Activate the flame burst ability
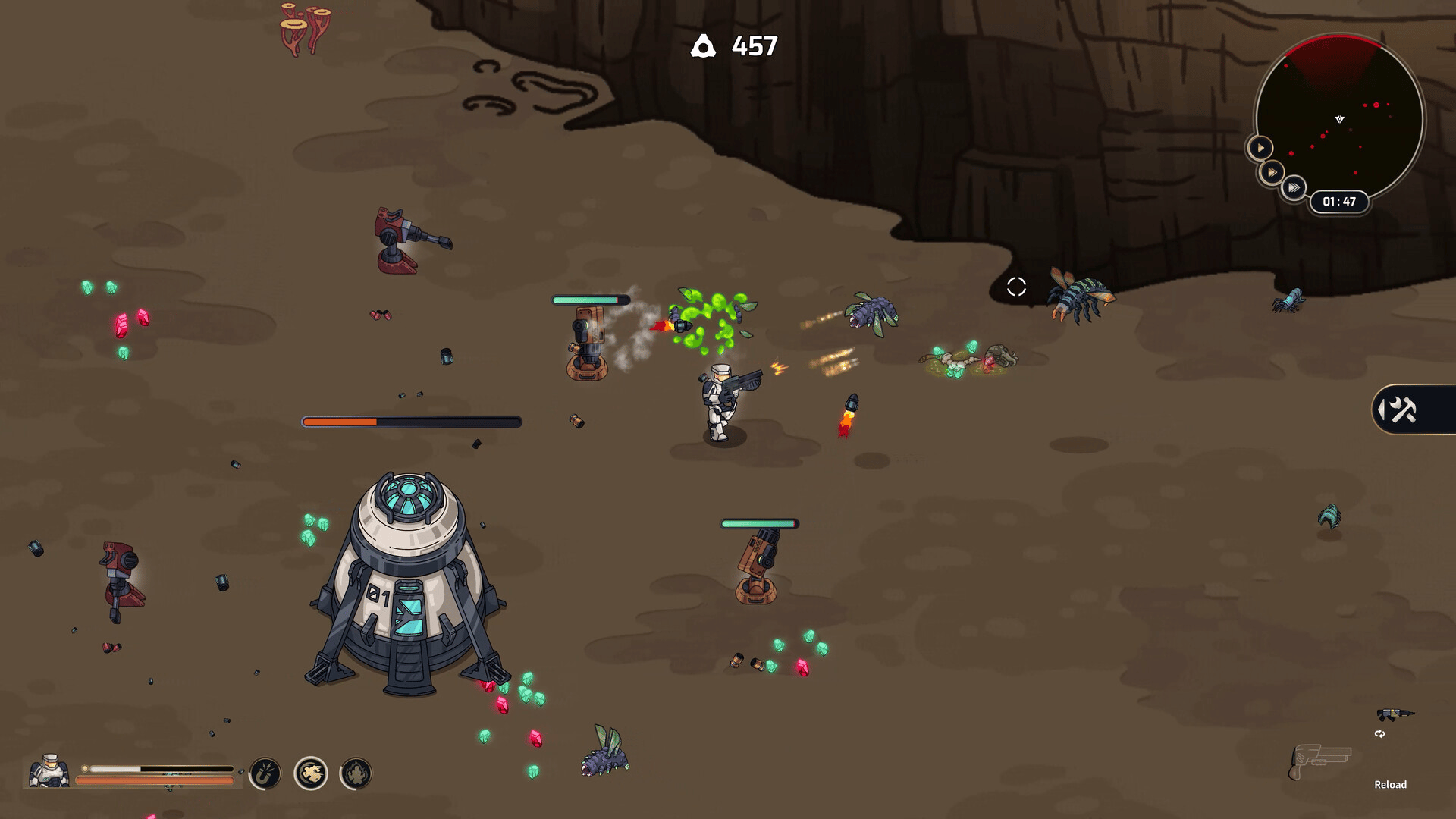Screen dimensions: 1456x819 click(x=356, y=773)
